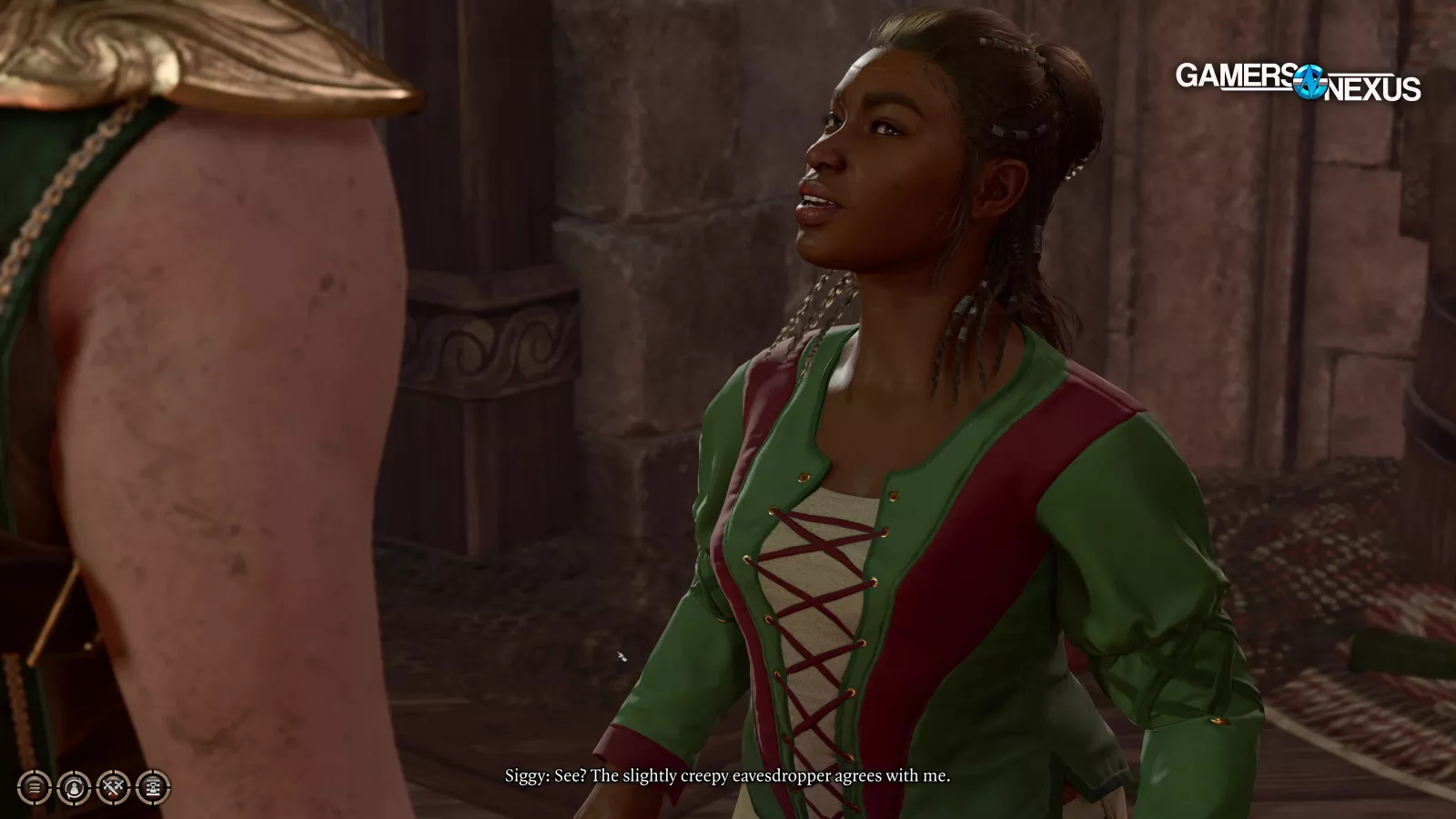The width and height of the screenshot is (1456, 819).
Task: Select the crossed swords icon
Action: (114, 787)
